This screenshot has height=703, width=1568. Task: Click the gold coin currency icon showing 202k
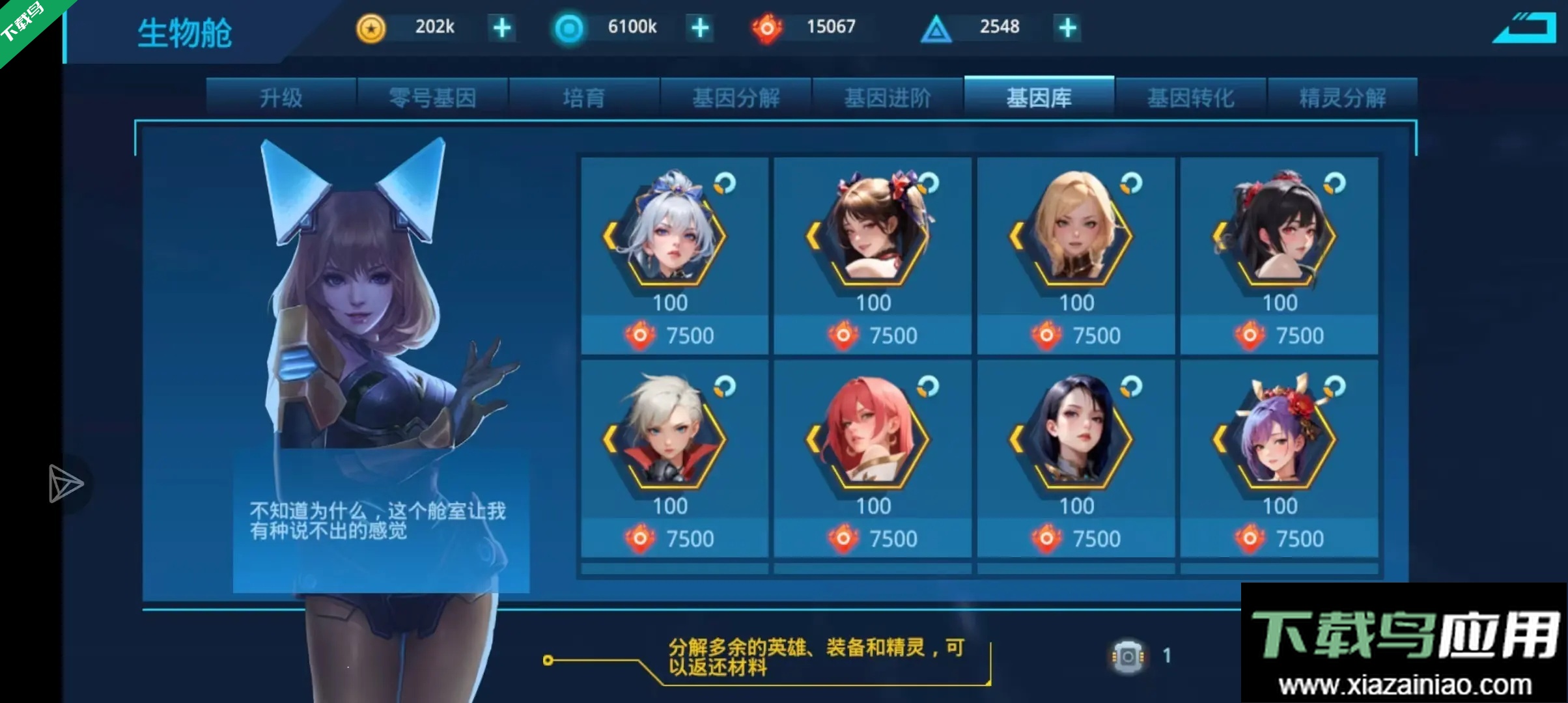[x=371, y=27]
